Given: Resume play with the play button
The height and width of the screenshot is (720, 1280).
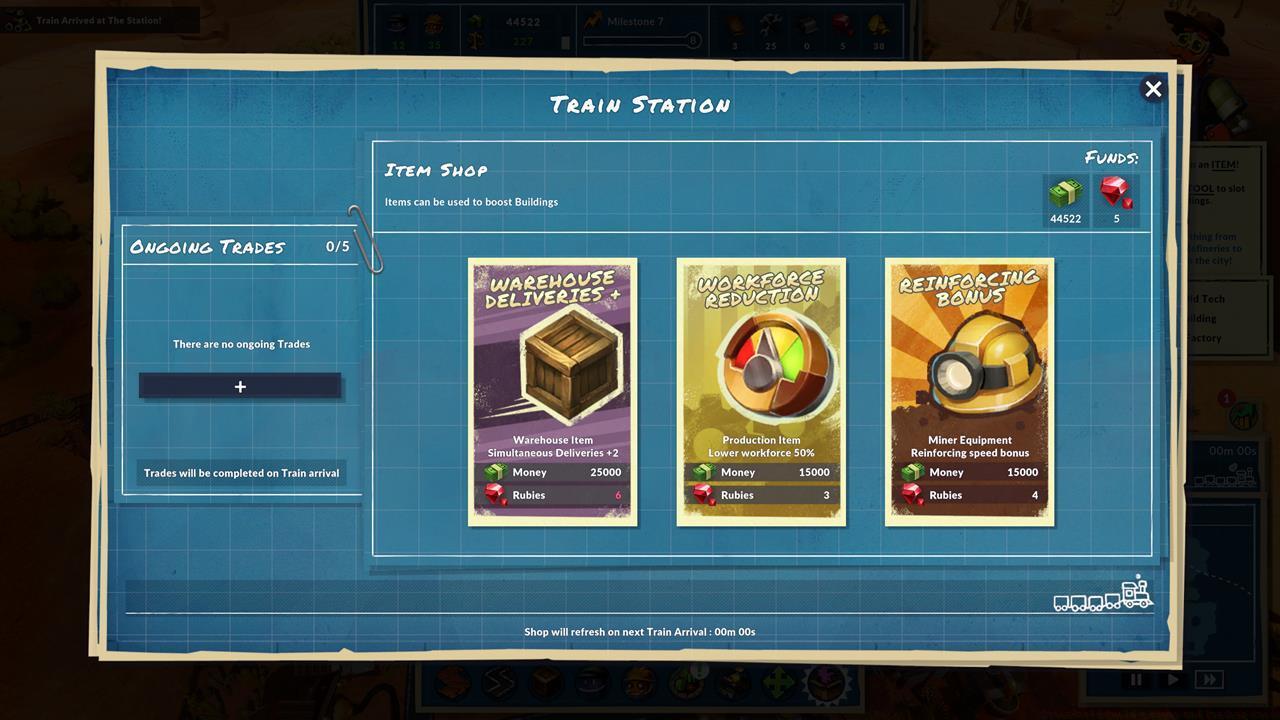Looking at the screenshot, I should [x=1172, y=680].
